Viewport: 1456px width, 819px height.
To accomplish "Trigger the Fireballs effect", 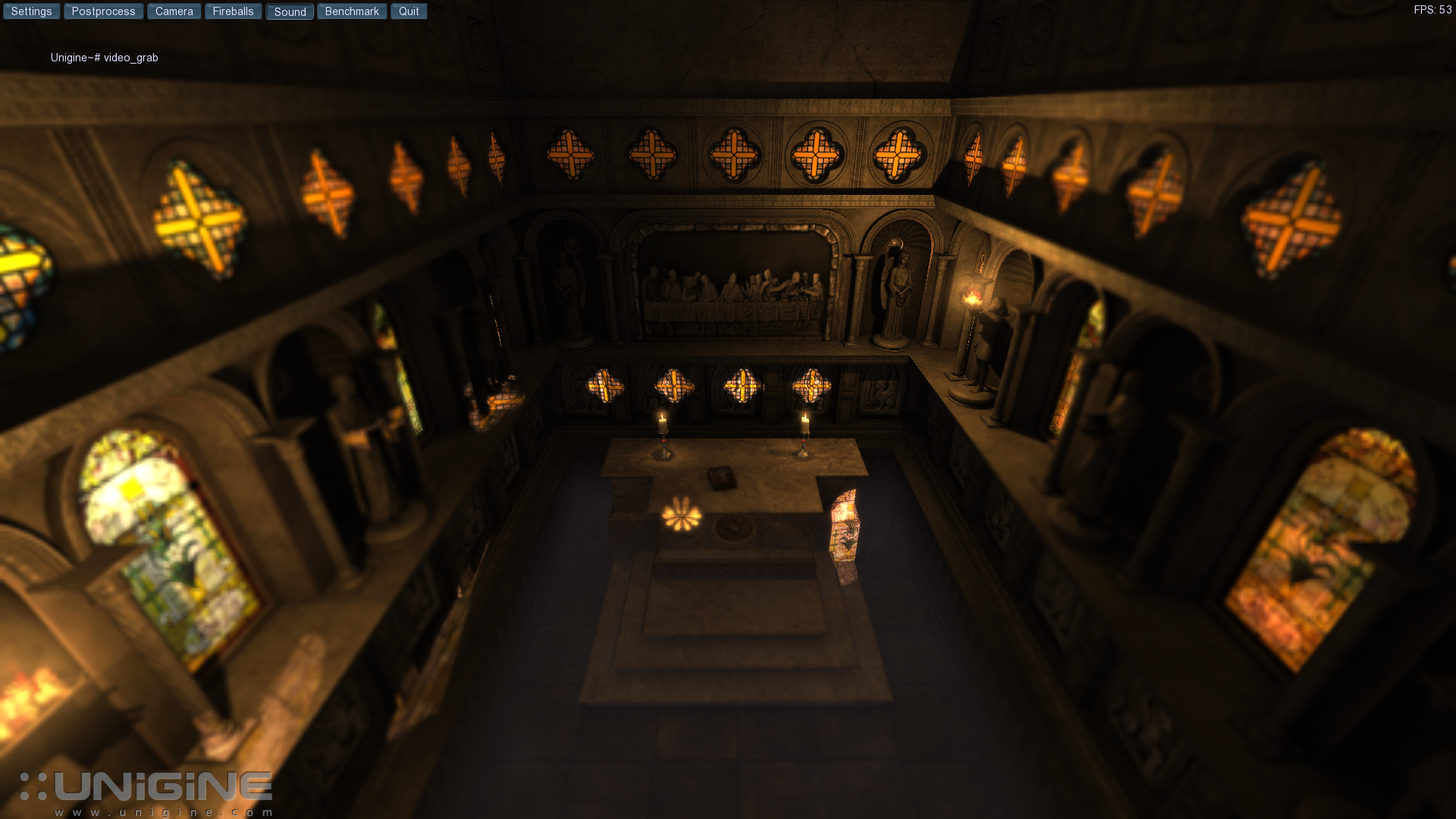I will [233, 11].
